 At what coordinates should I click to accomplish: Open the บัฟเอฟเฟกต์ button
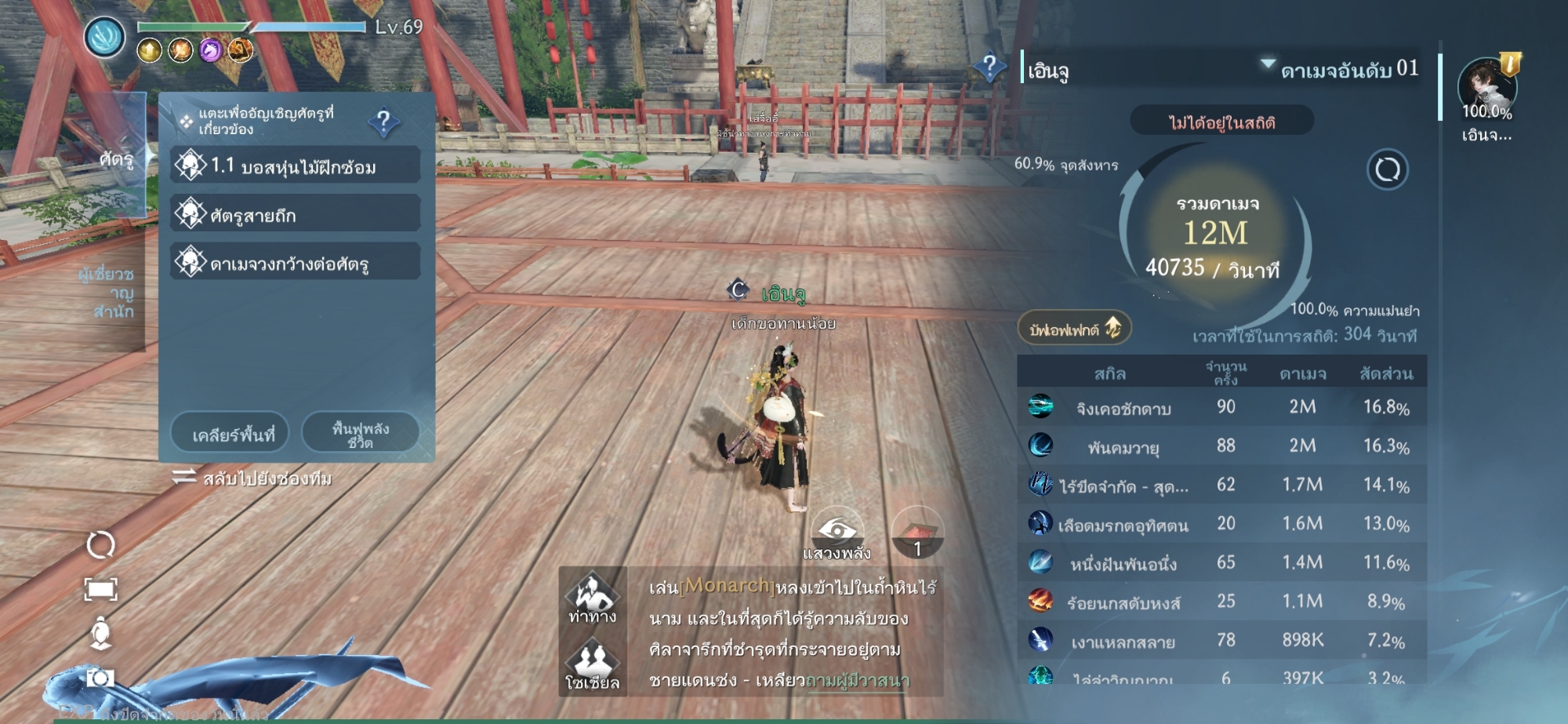point(1074,329)
